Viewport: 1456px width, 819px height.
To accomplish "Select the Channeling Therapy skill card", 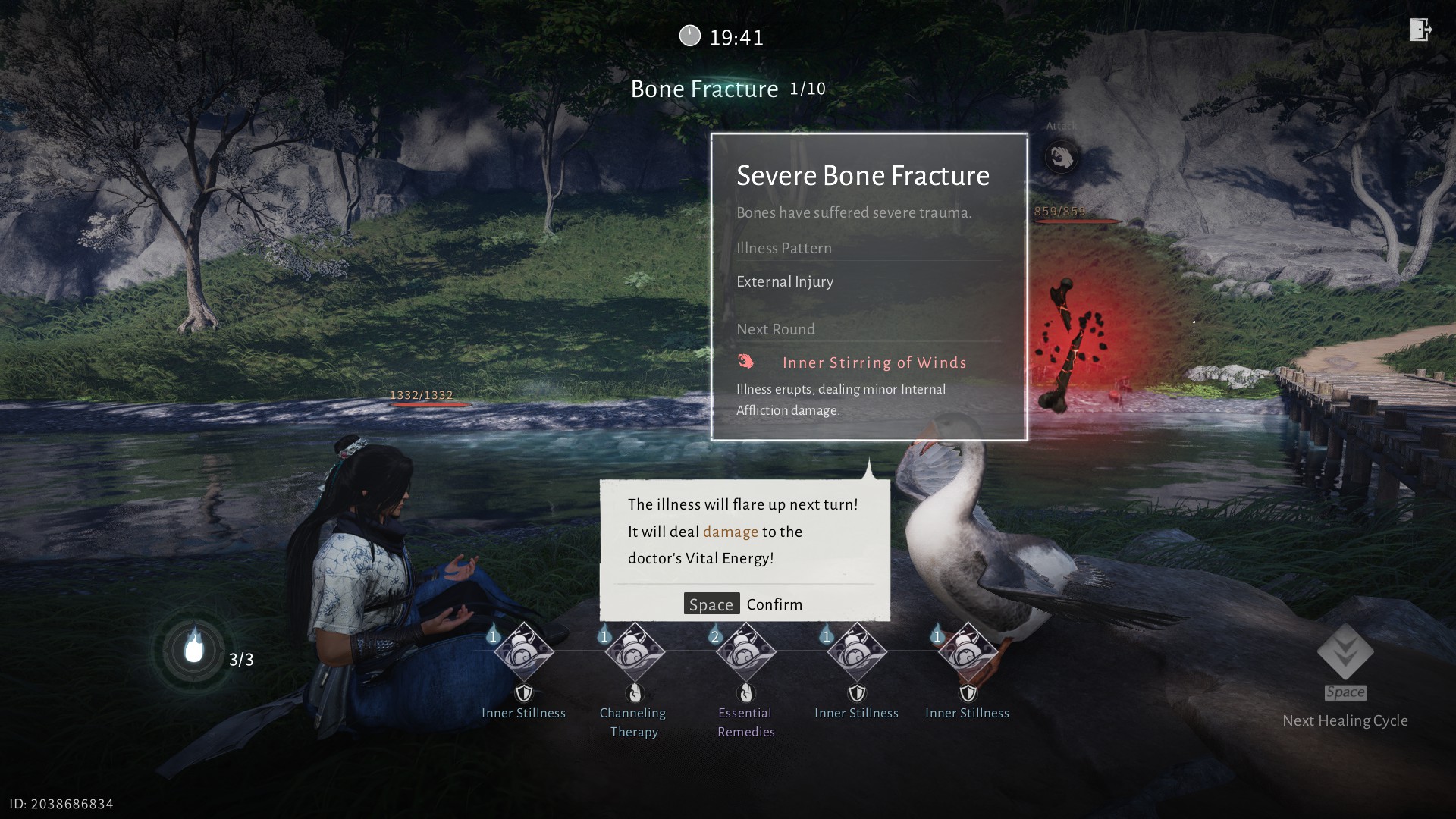I will (x=635, y=652).
